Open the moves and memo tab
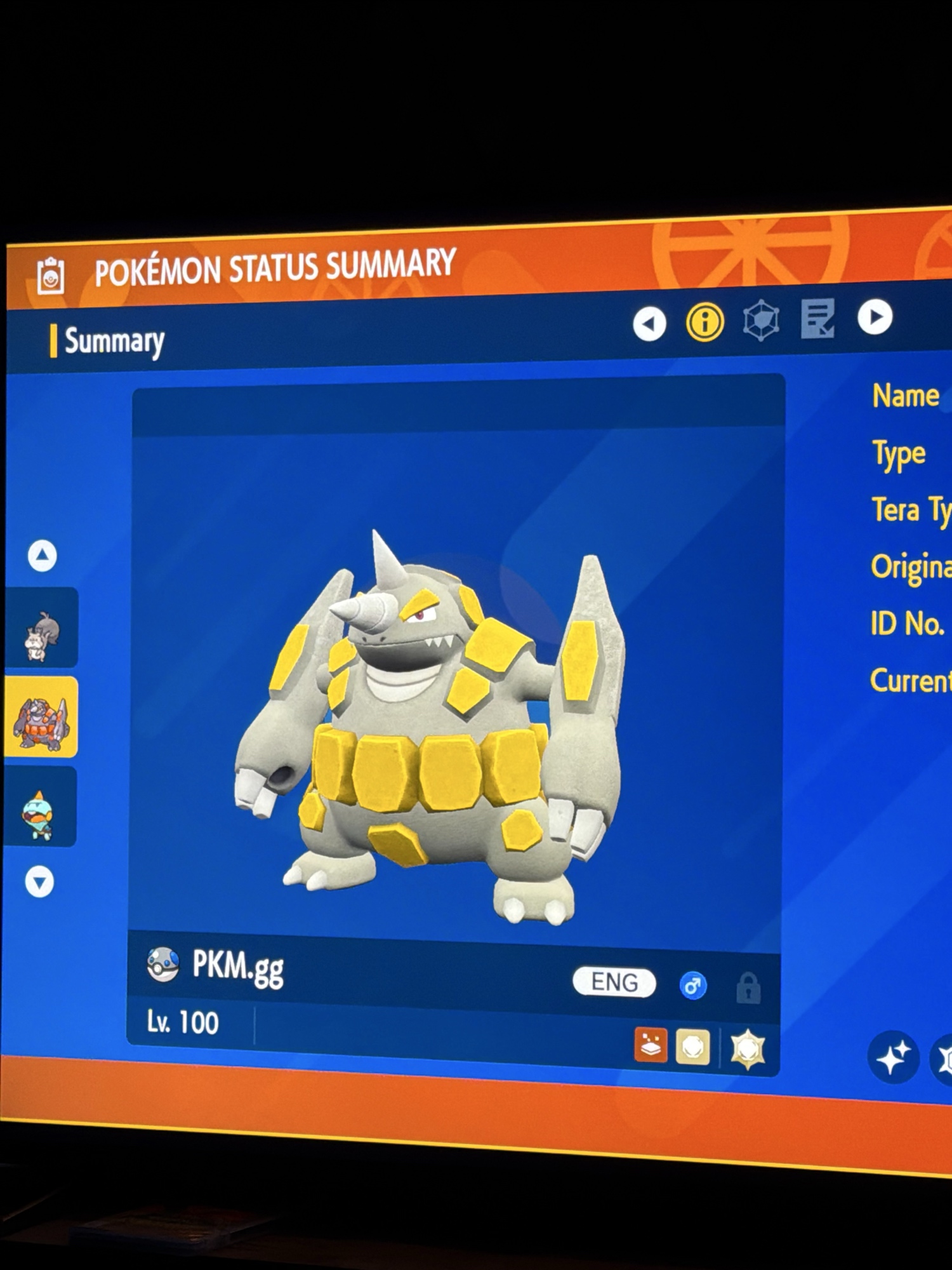Viewport: 952px width, 1270px height. pos(817,318)
